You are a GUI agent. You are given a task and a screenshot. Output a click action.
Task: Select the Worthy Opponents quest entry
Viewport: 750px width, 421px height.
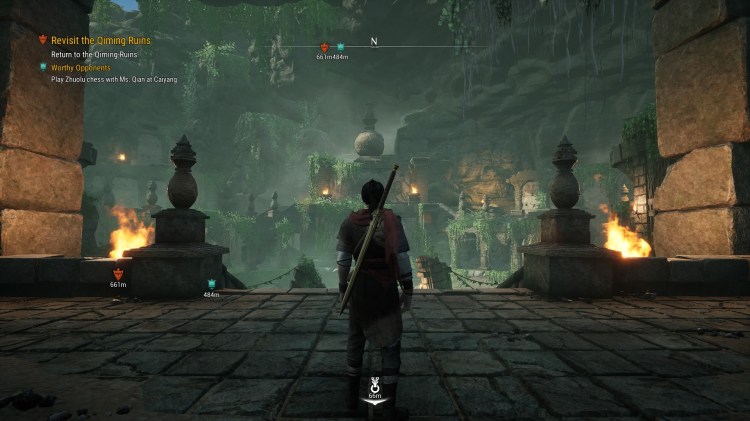[x=81, y=67]
